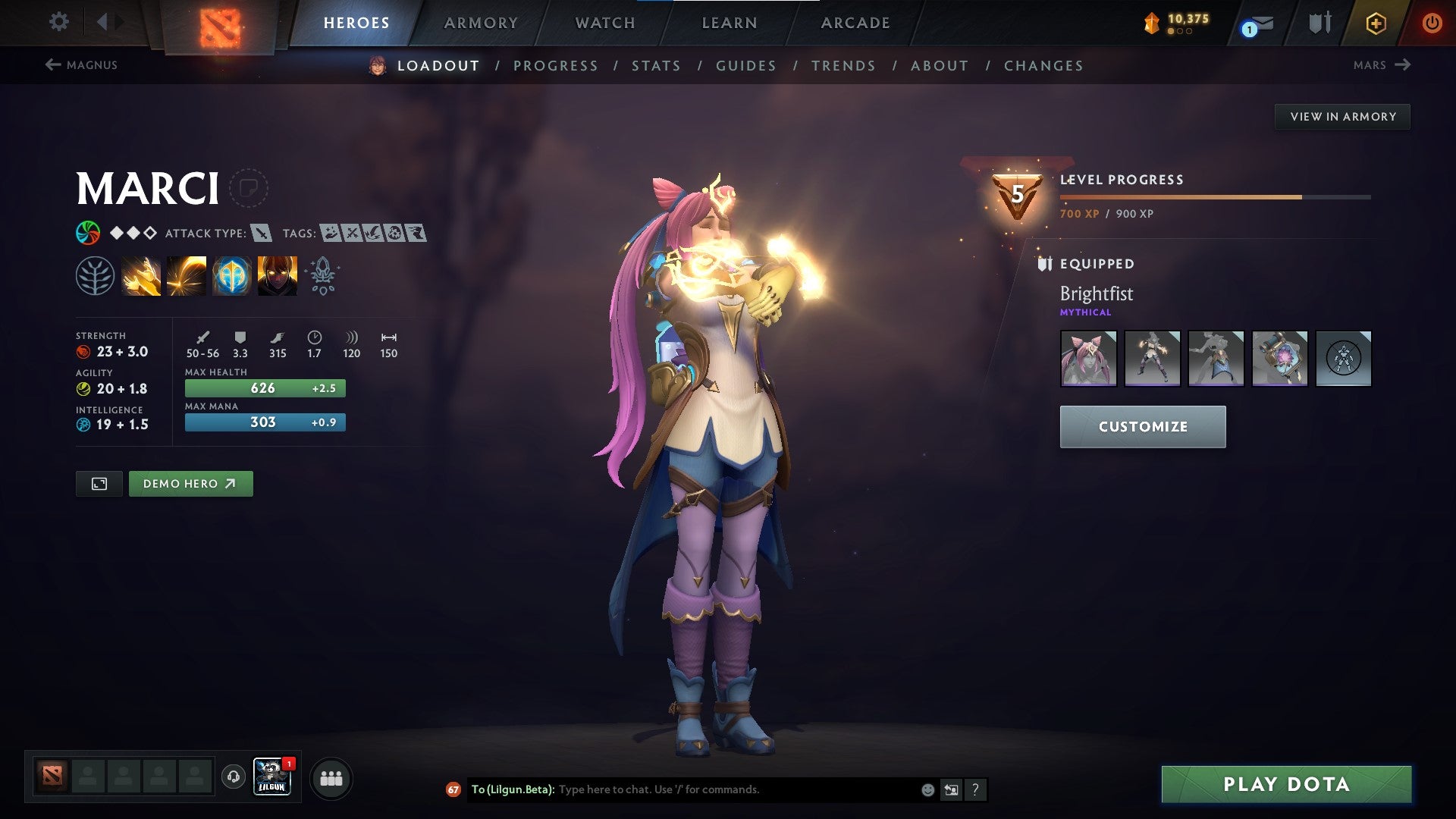Click the DEMO HERO button
This screenshot has height=819, width=1456.
(190, 483)
